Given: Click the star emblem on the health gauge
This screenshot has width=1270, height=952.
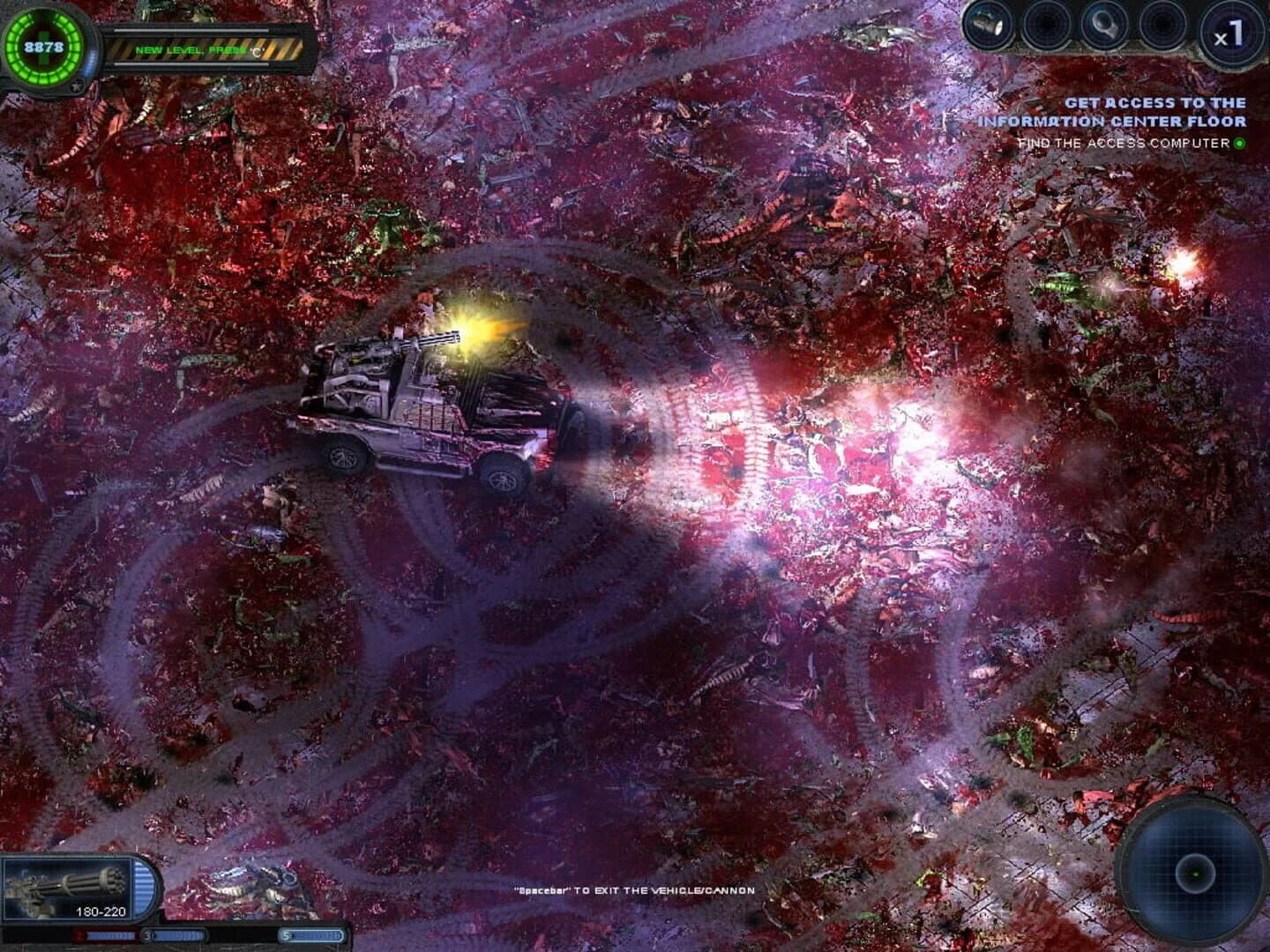Looking at the screenshot, I should coord(78,84).
